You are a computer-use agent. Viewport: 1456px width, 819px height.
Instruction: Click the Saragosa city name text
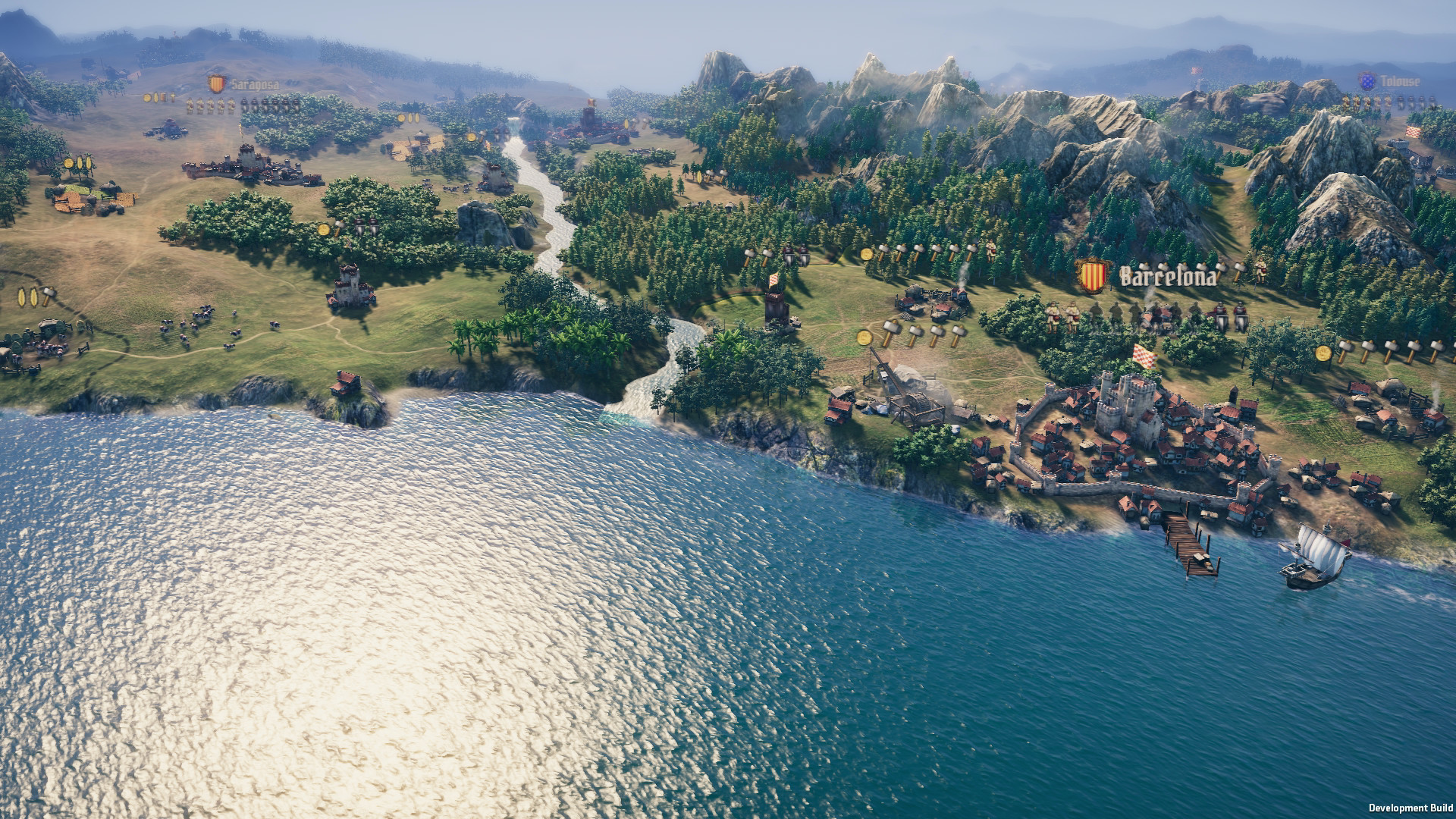pyautogui.click(x=255, y=84)
